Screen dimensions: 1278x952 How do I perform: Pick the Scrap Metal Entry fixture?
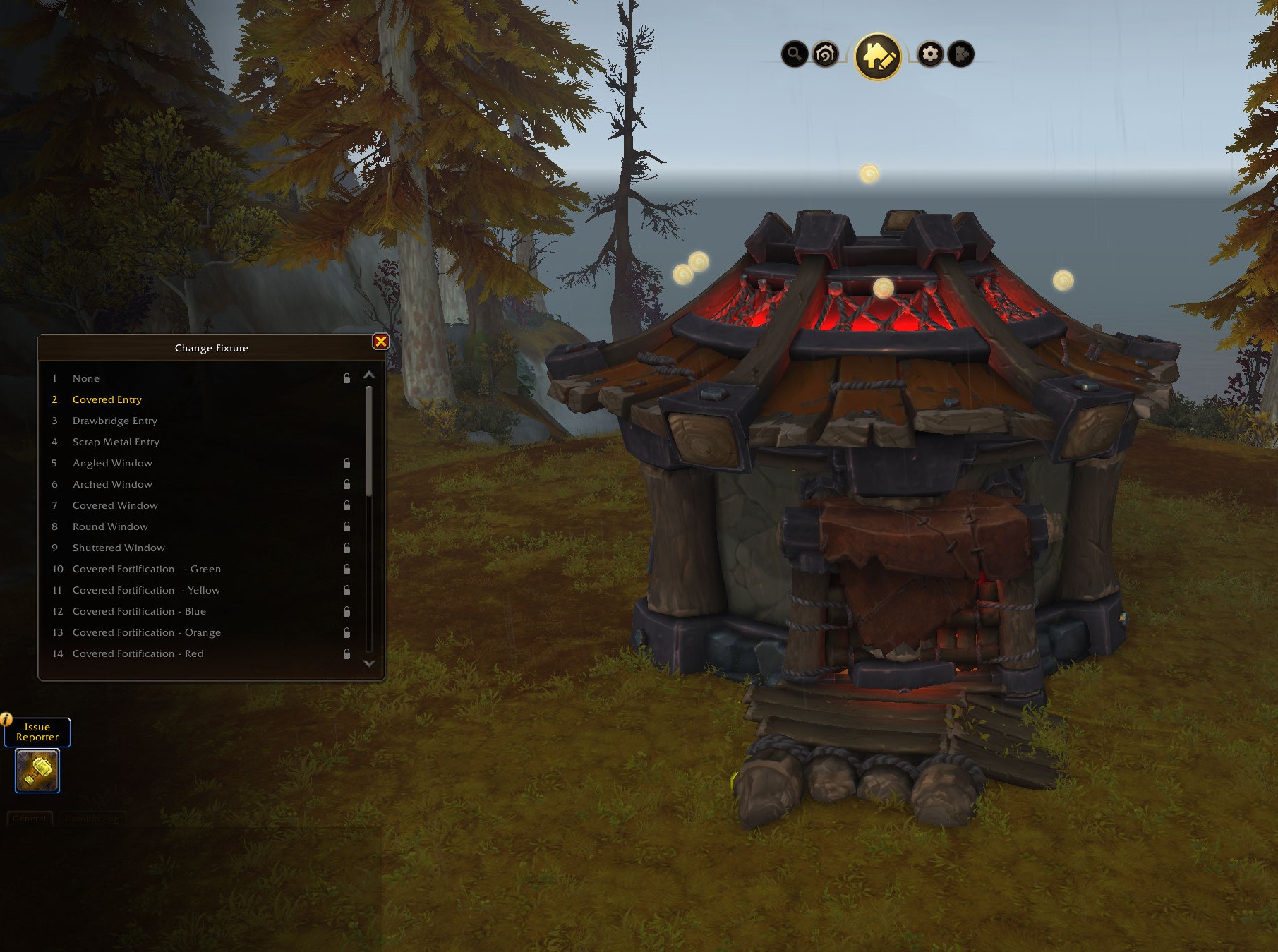click(116, 442)
